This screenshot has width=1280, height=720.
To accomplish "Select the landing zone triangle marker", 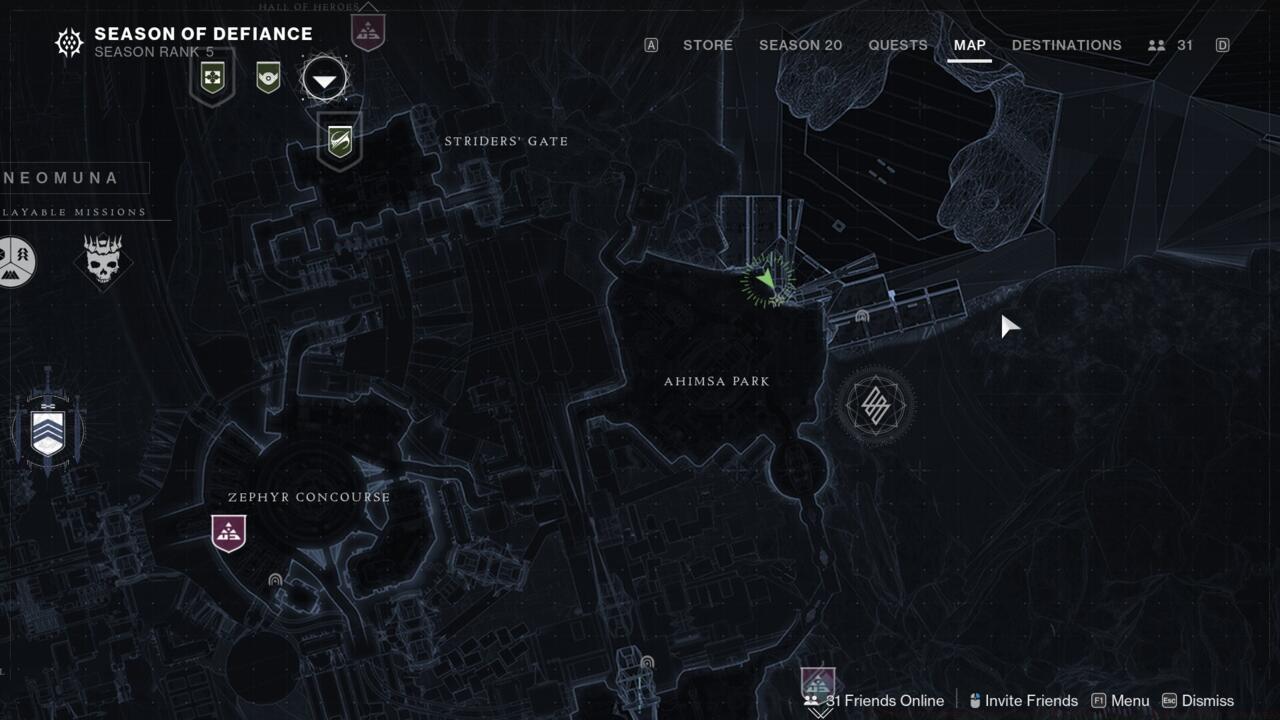I will (x=325, y=79).
